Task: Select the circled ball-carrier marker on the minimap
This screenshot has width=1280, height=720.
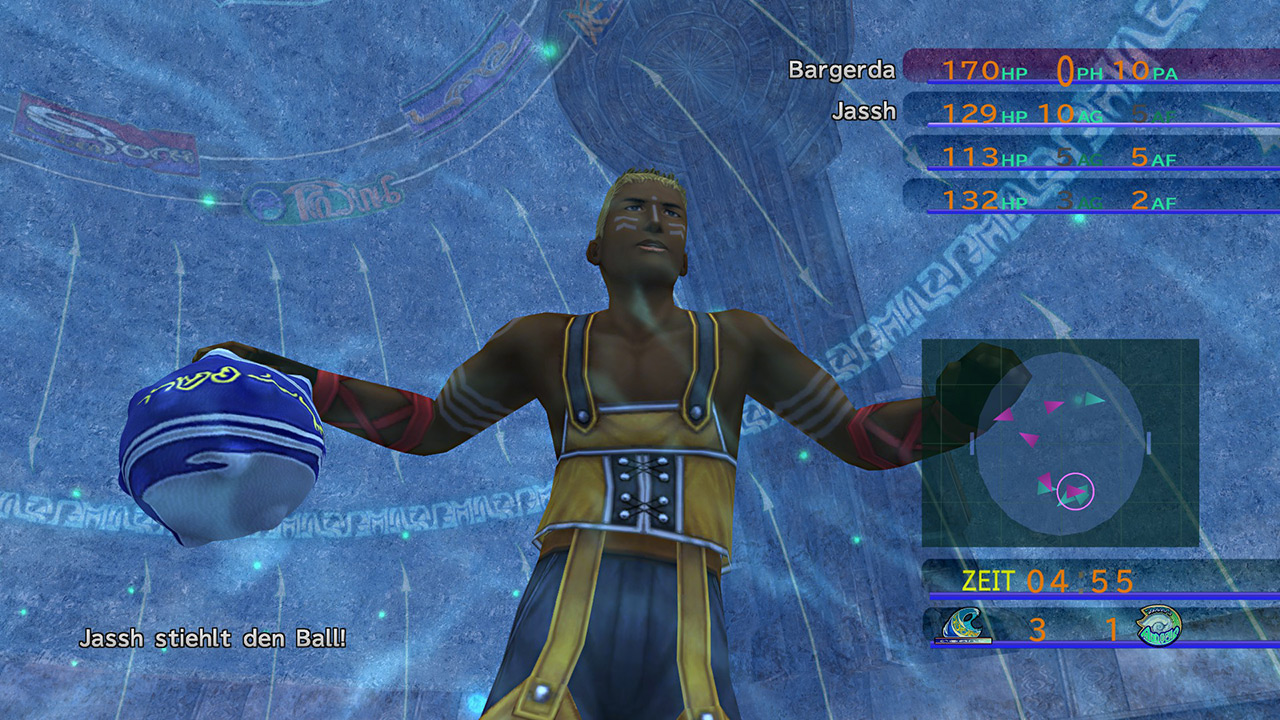Action: point(1075,491)
